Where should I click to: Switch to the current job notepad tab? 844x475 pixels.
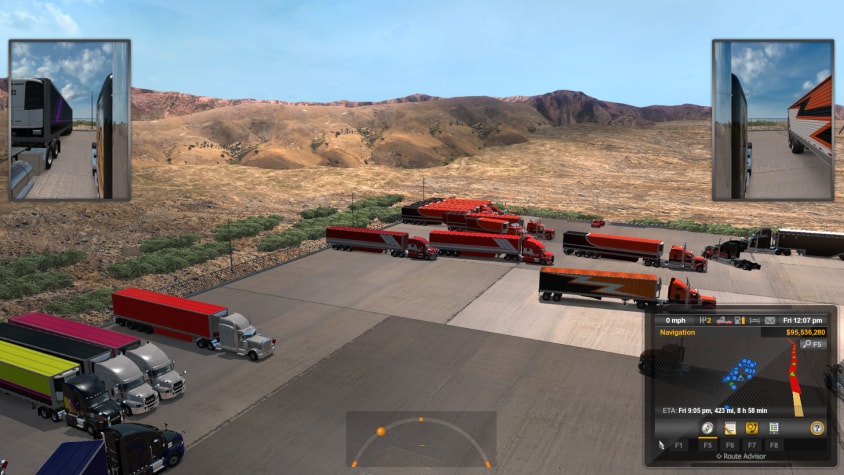(729, 428)
